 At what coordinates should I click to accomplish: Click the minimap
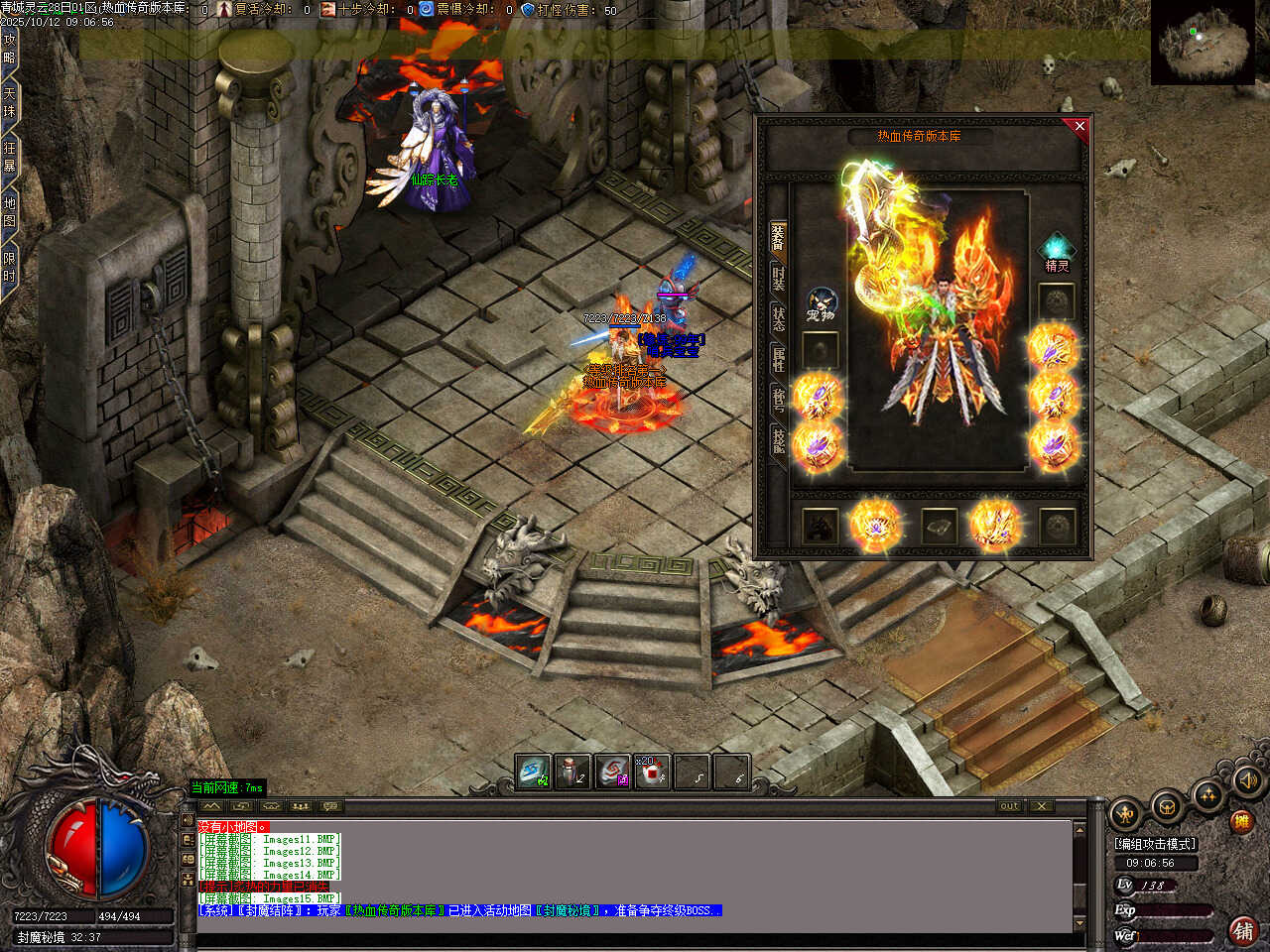tap(1205, 43)
